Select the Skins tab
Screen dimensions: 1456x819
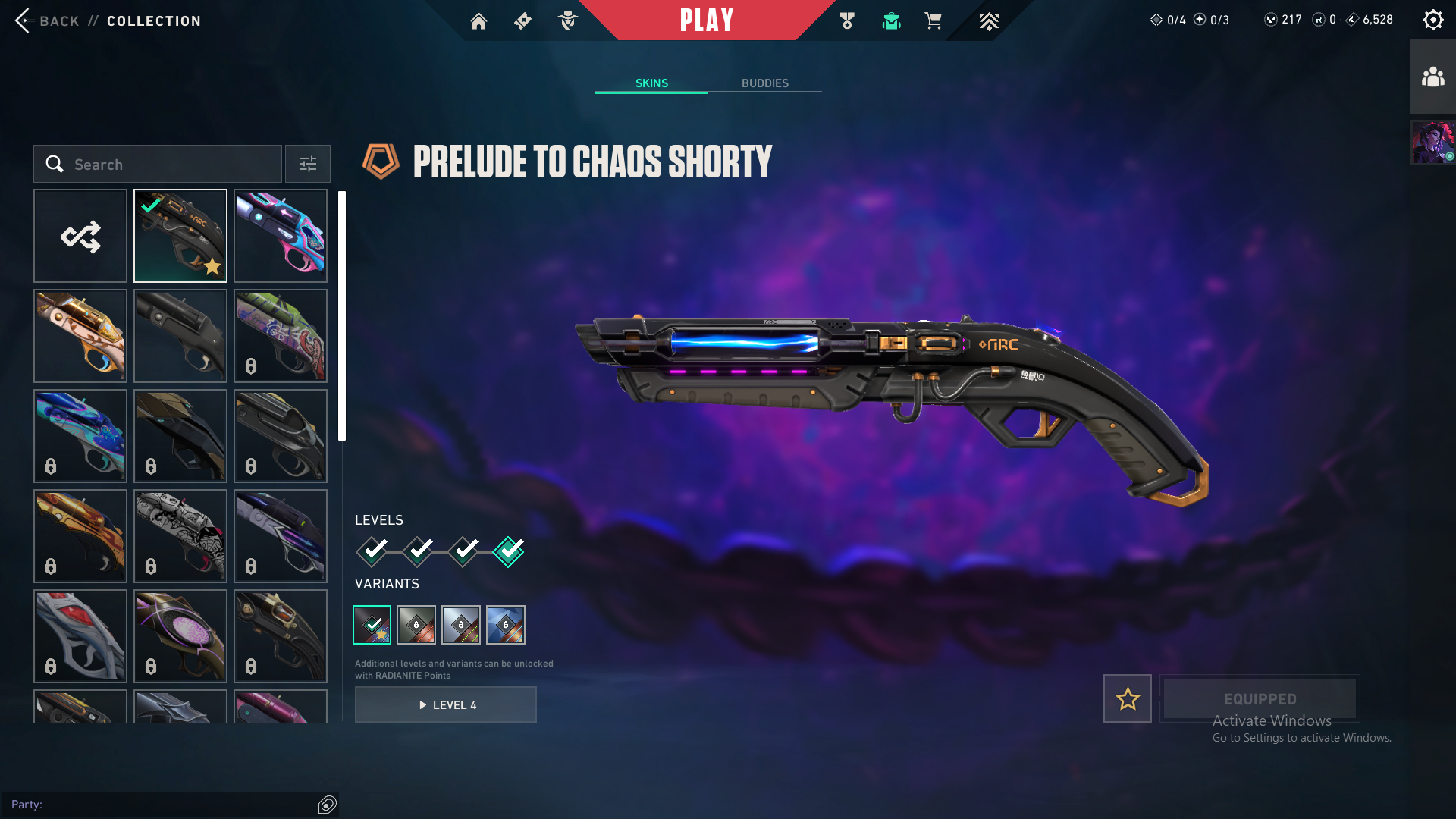[x=651, y=83]
